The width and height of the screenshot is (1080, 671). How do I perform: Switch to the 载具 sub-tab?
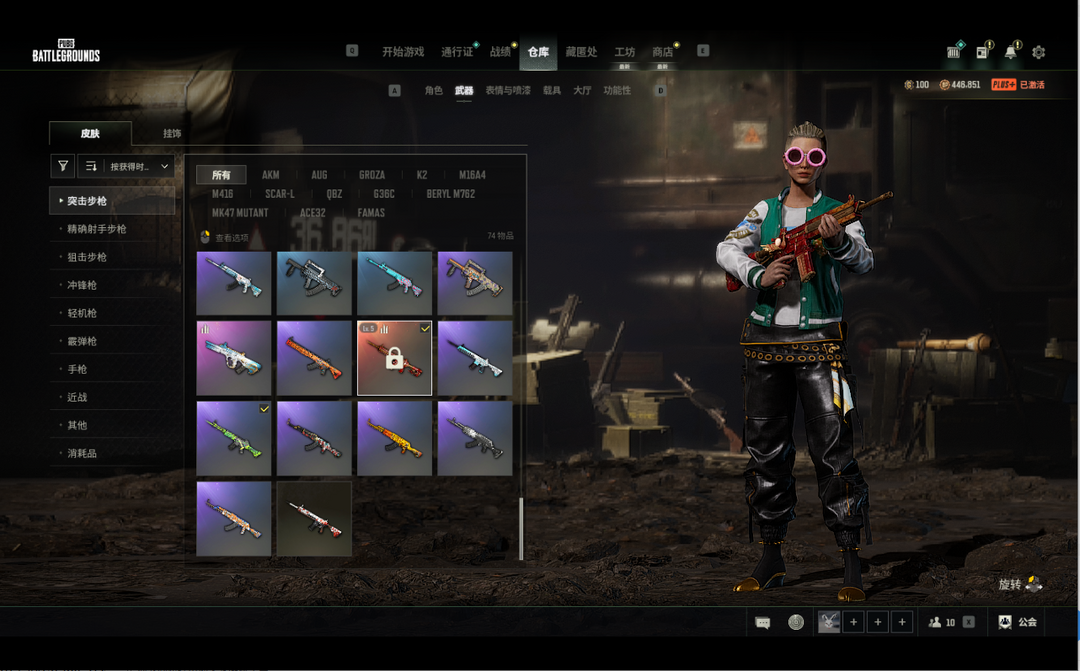[x=552, y=91]
